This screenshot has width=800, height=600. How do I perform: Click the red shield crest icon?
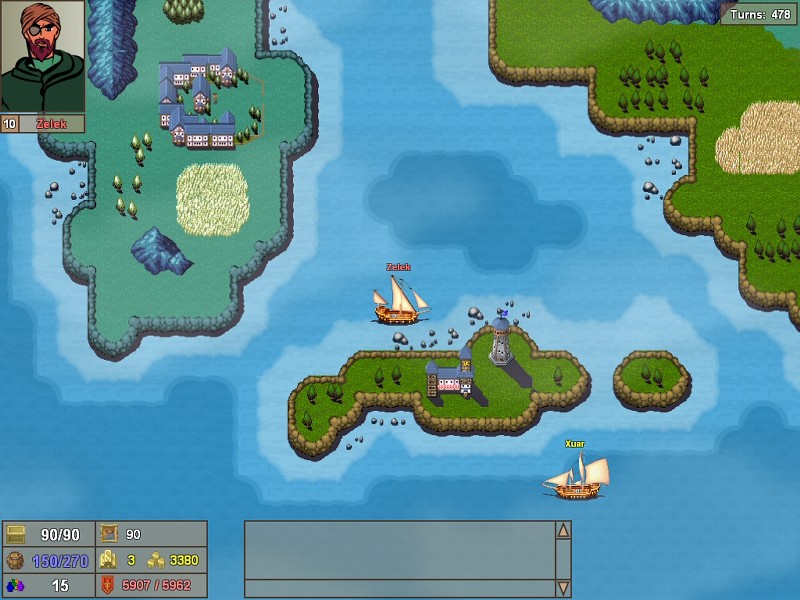pyautogui.click(x=107, y=585)
